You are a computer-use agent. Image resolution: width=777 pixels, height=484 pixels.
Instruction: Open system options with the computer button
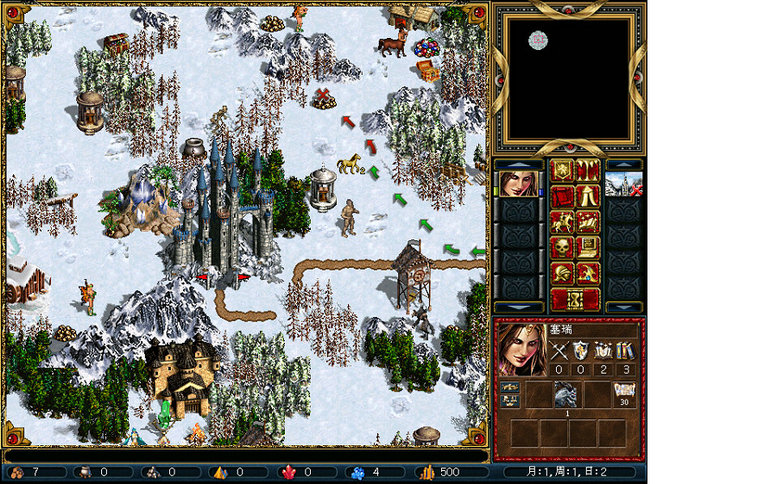point(587,247)
